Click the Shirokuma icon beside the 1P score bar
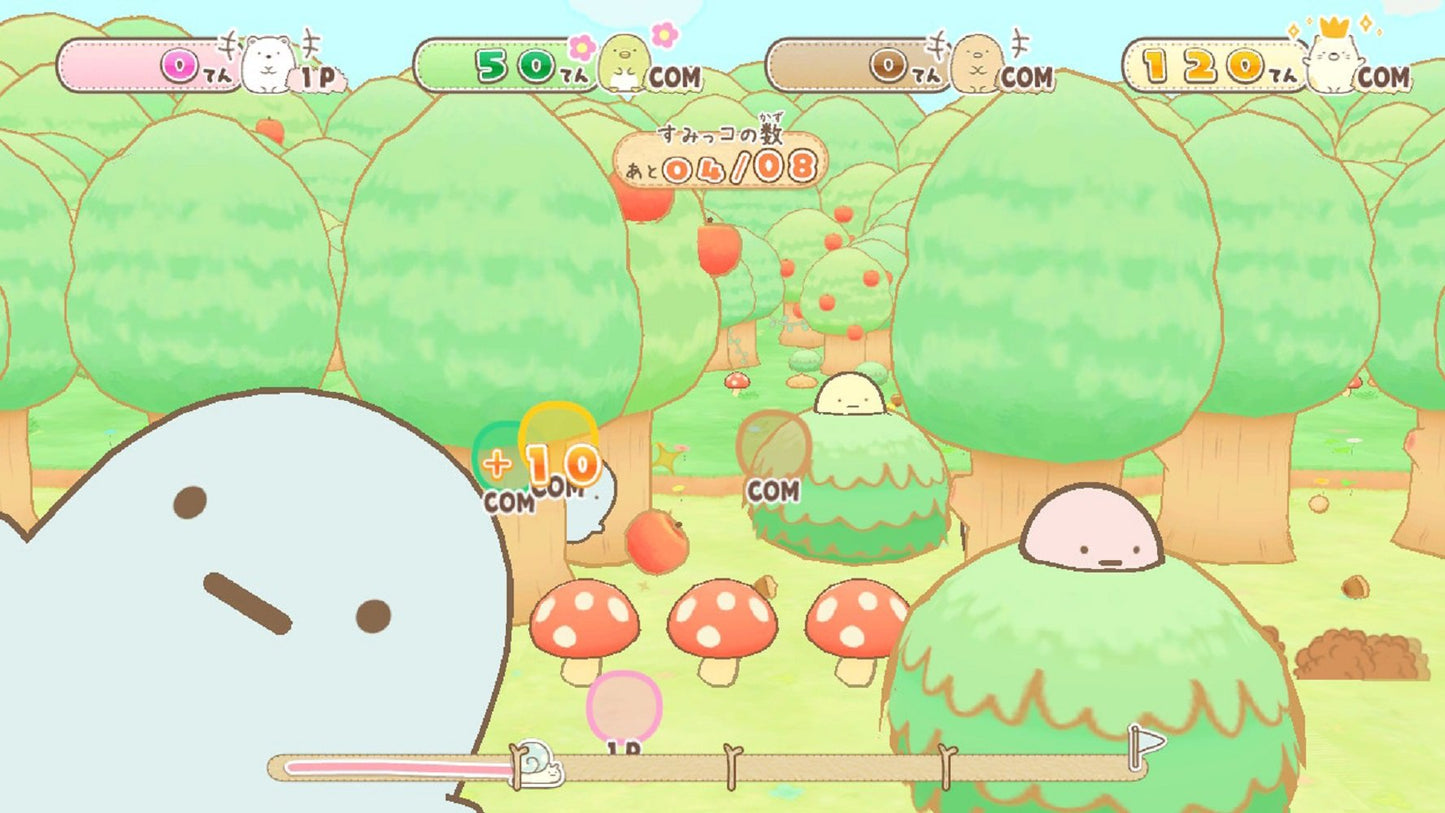 pos(266,62)
